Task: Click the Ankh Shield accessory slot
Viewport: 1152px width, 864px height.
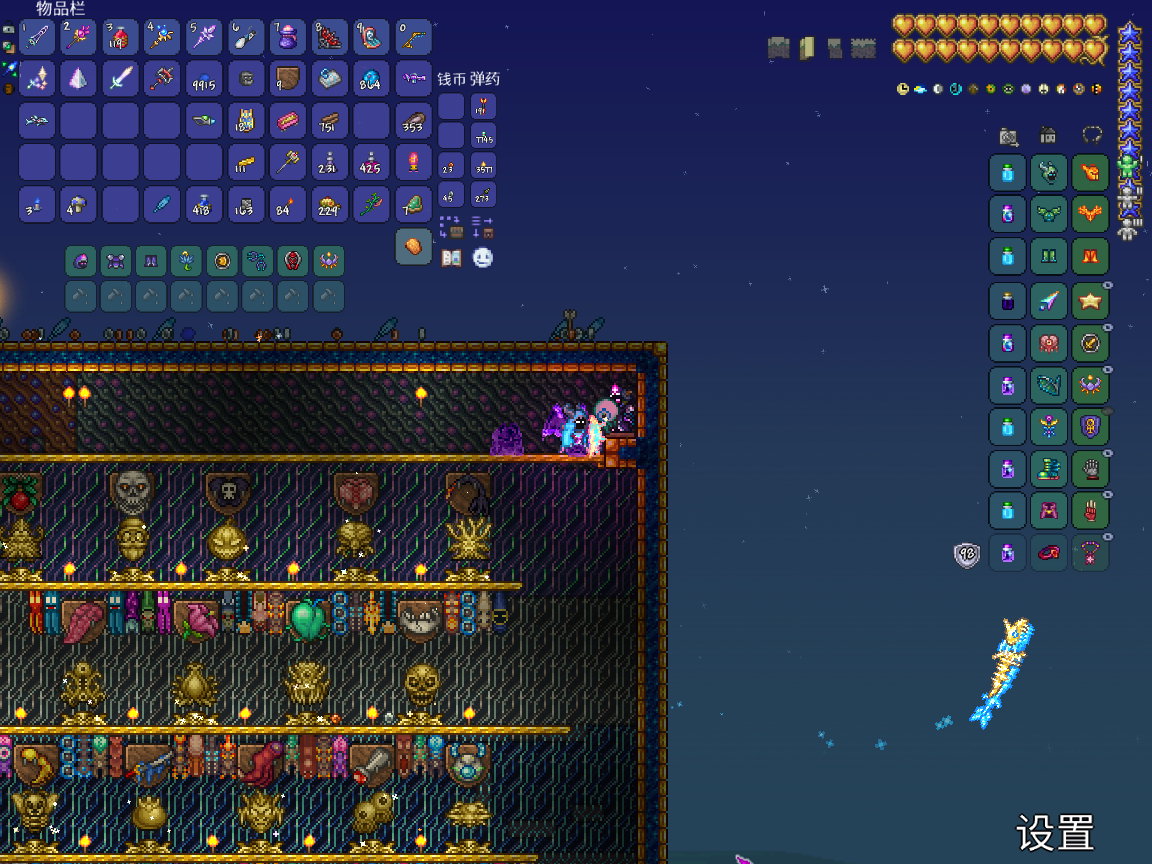Action: [x=1090, y=426]
